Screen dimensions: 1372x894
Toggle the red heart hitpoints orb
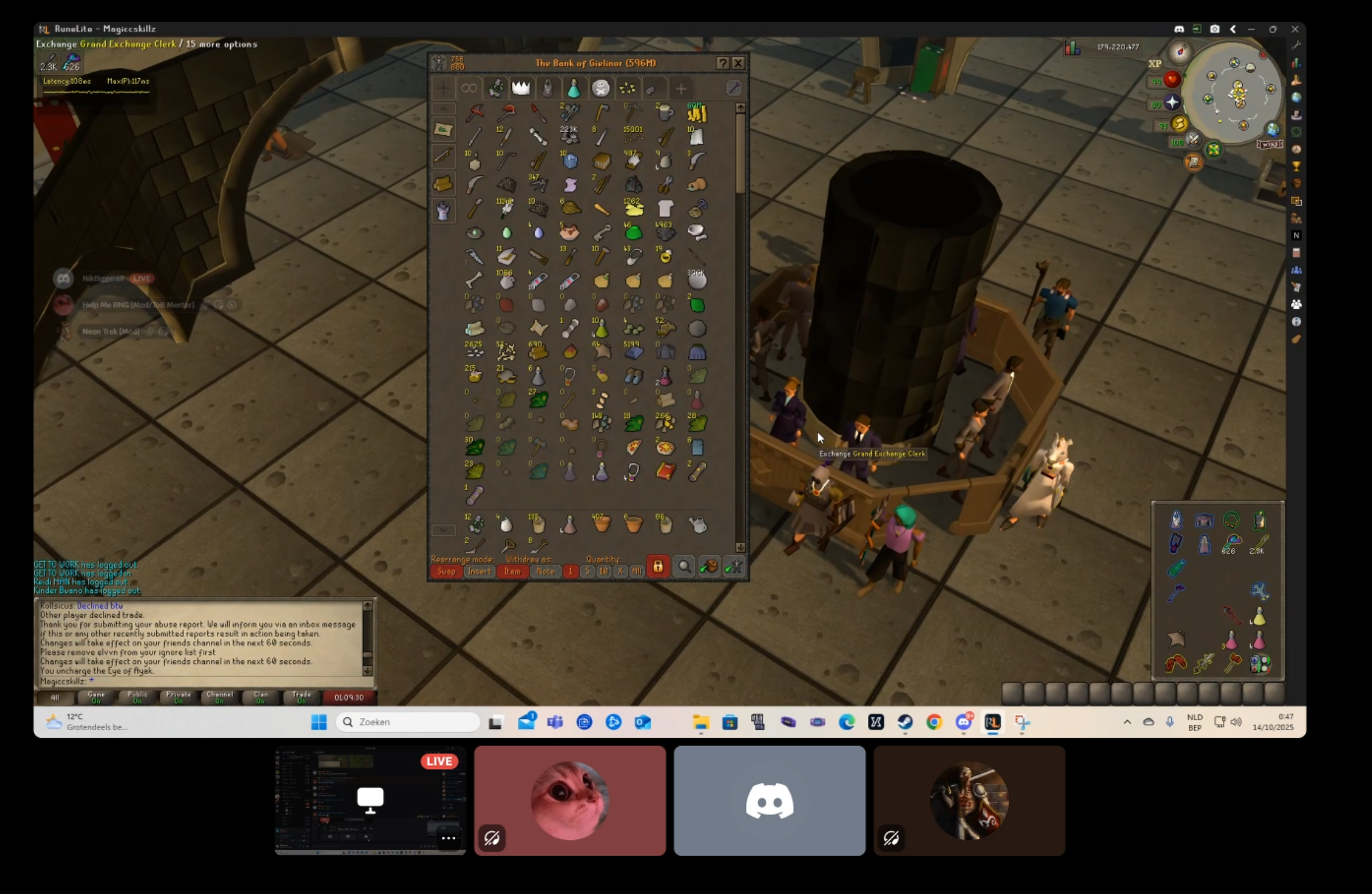1171,80
